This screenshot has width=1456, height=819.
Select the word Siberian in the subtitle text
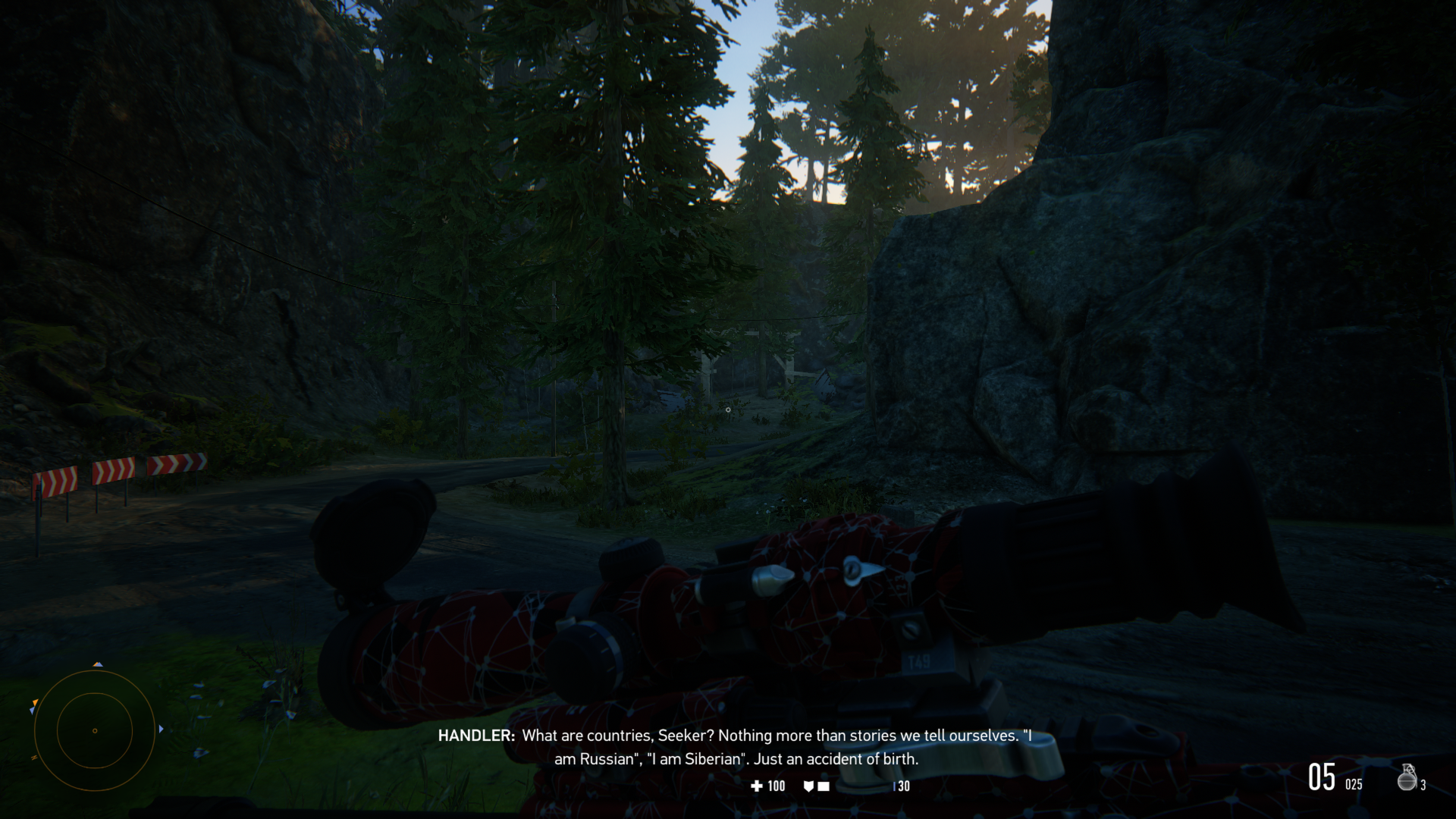[x=712, y=758]
